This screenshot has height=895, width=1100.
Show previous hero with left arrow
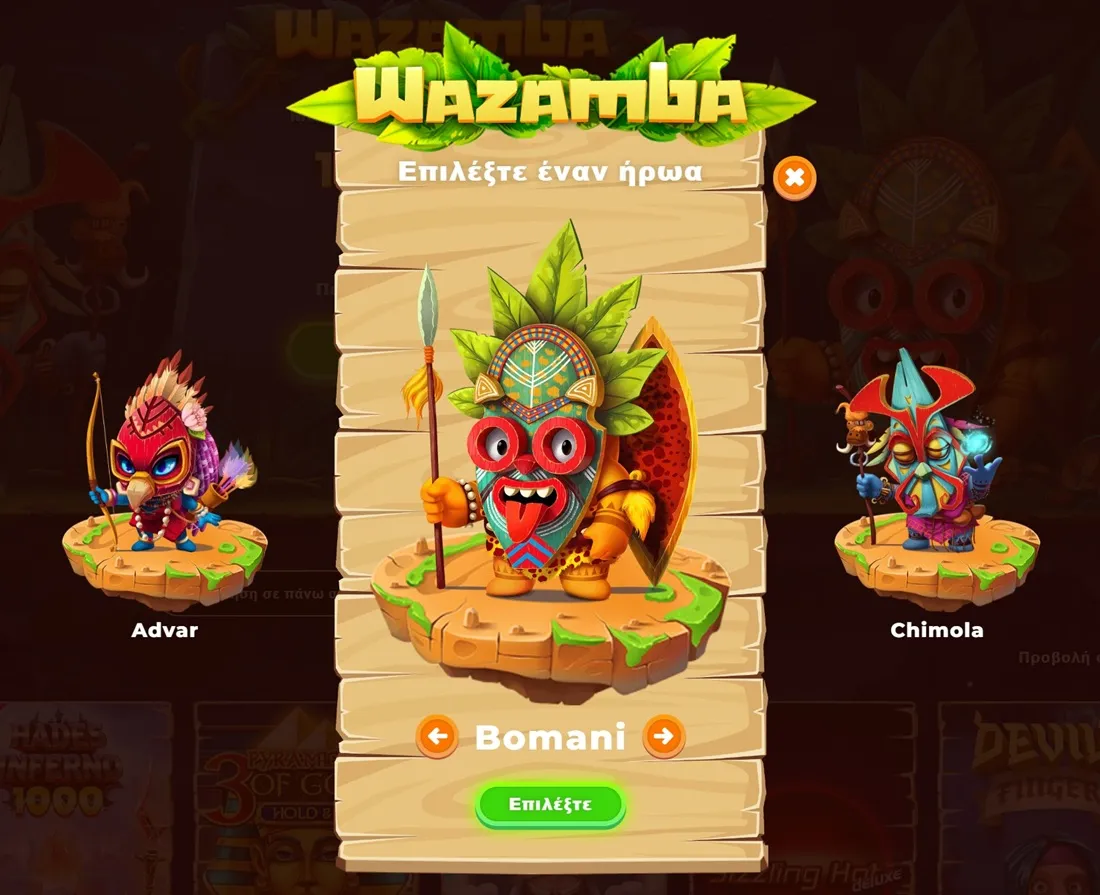[x=437, y=738]
